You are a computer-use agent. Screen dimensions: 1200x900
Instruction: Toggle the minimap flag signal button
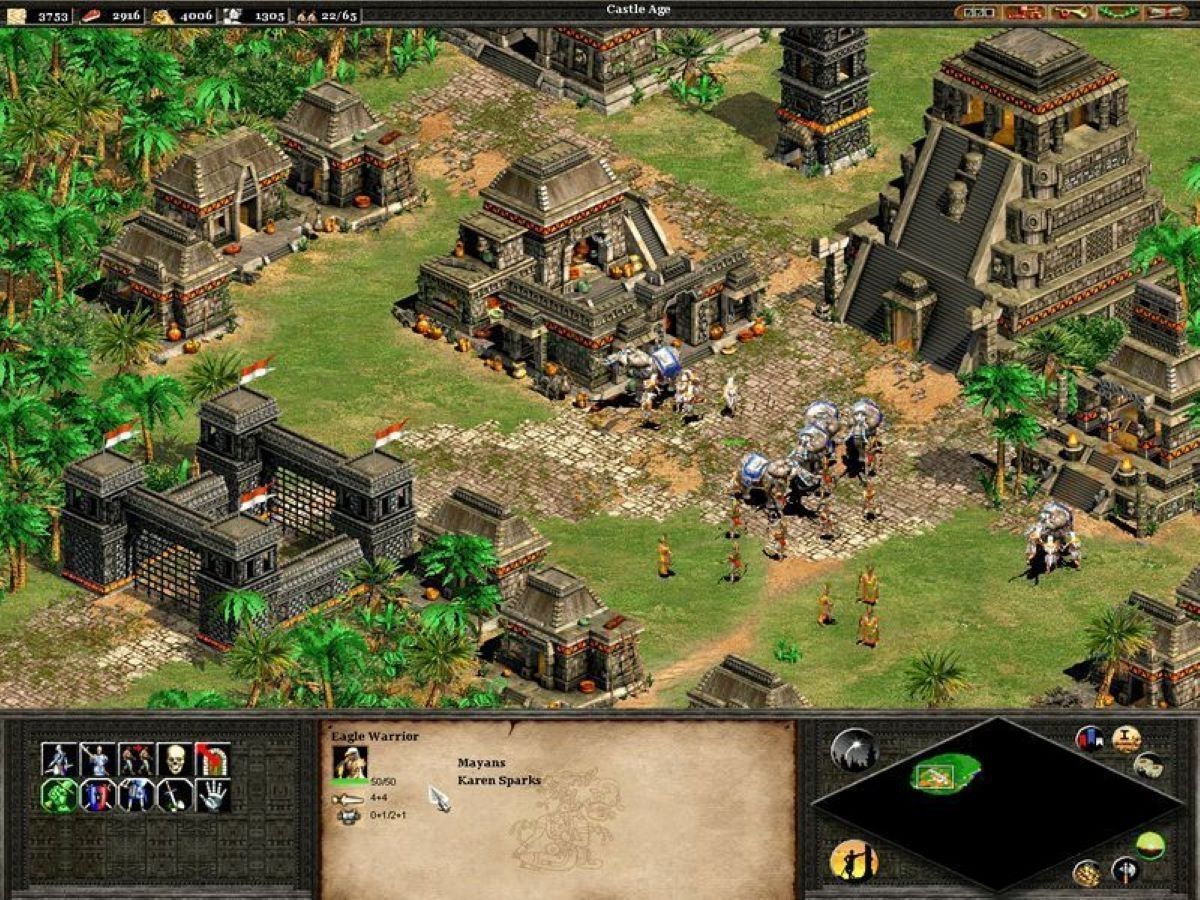coord(1089,739)
